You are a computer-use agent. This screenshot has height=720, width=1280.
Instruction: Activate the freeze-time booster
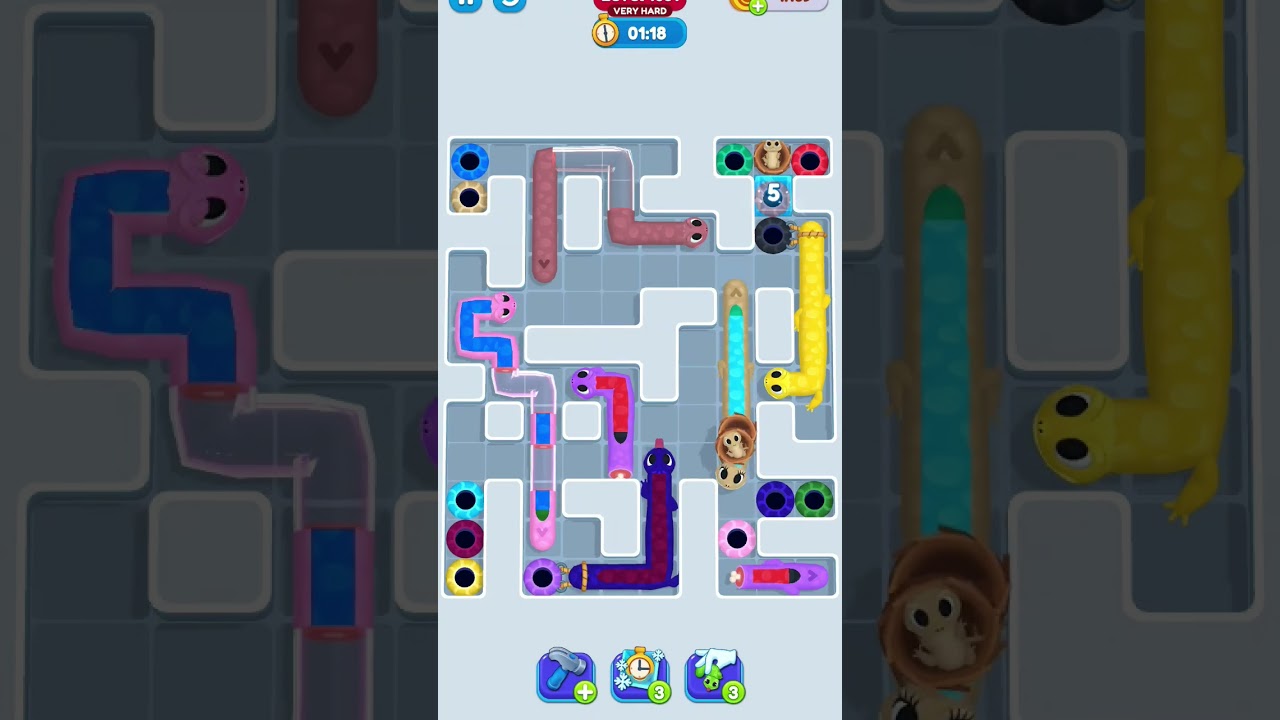click(x=640, y=675)
